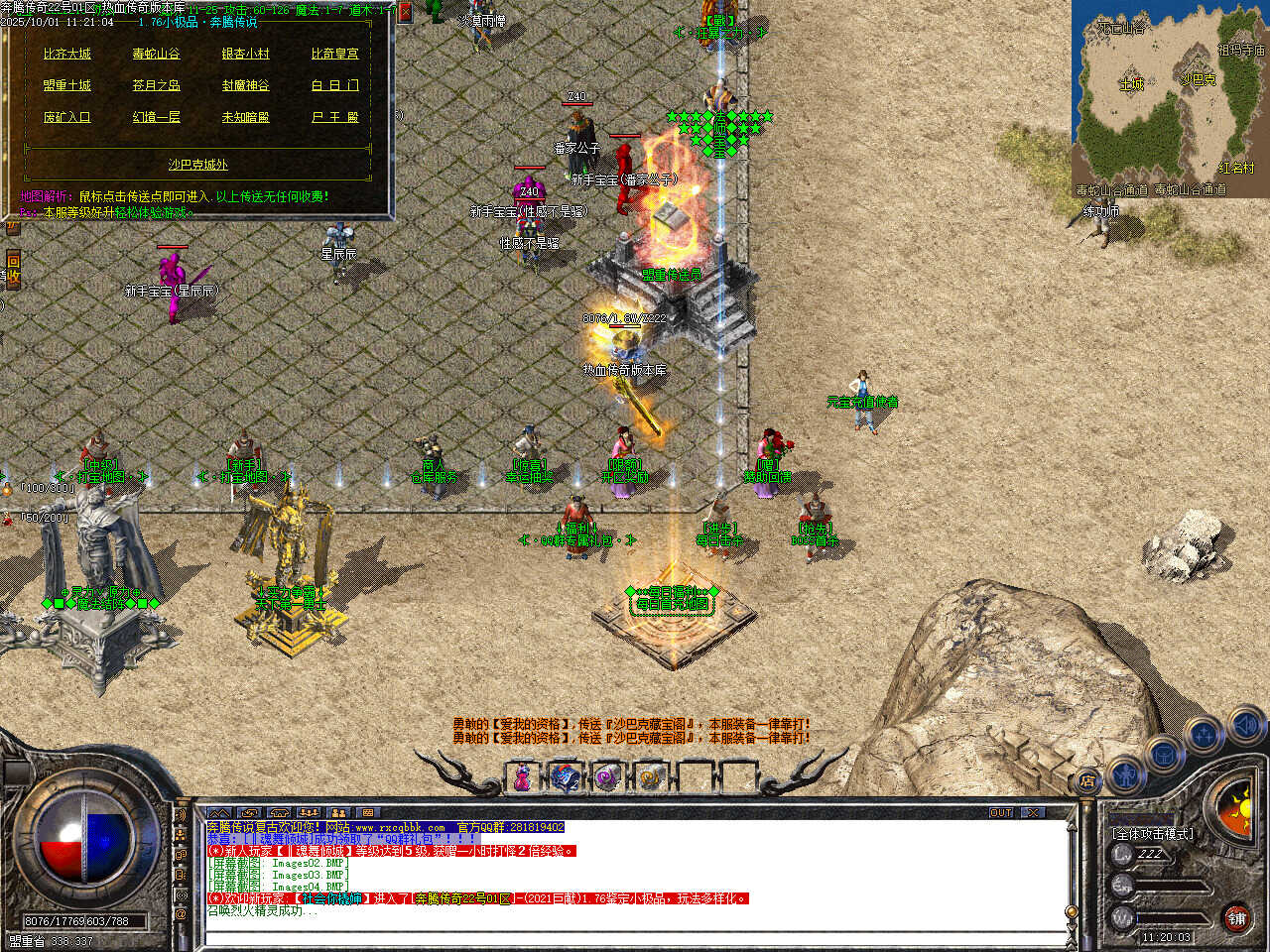The width and height of the screenshot is (1270, 952).
Task: Travel to 盟重土城
Action: tap(66, 85)
